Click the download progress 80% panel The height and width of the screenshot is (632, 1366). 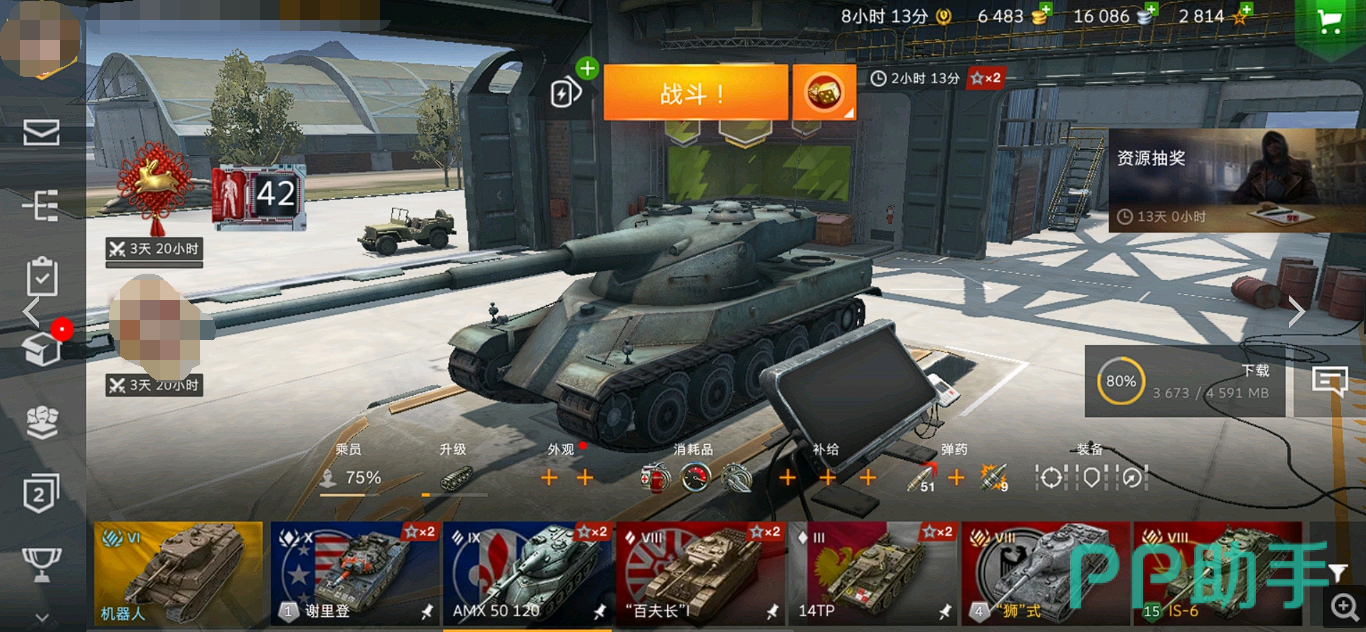1185,381
